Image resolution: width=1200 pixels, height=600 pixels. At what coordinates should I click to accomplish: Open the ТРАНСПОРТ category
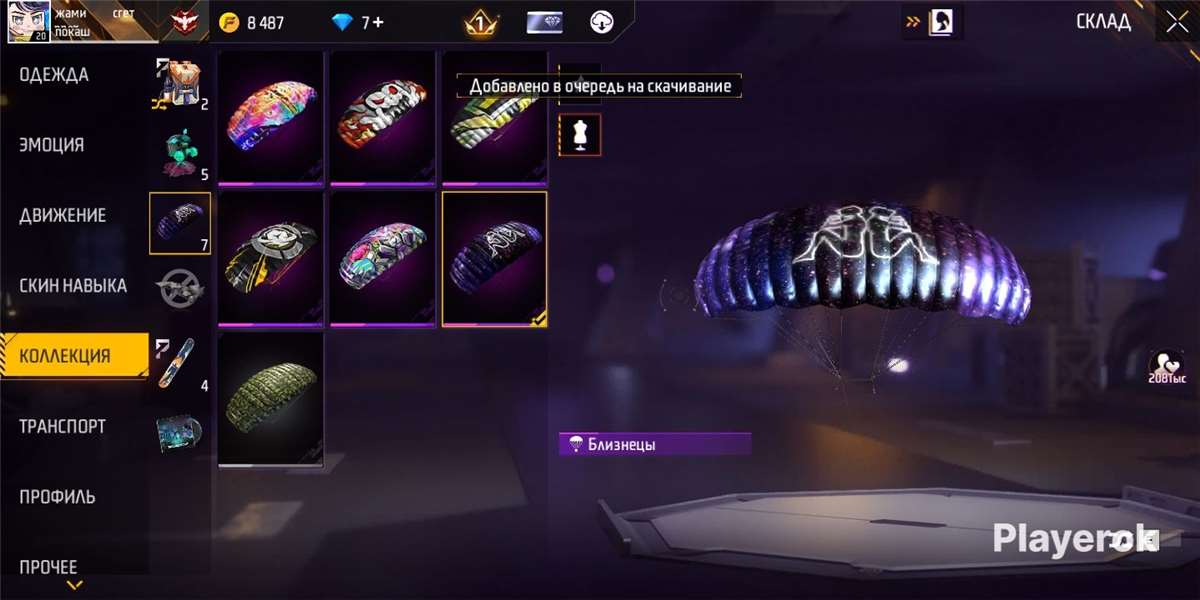(x=62, y=426)
